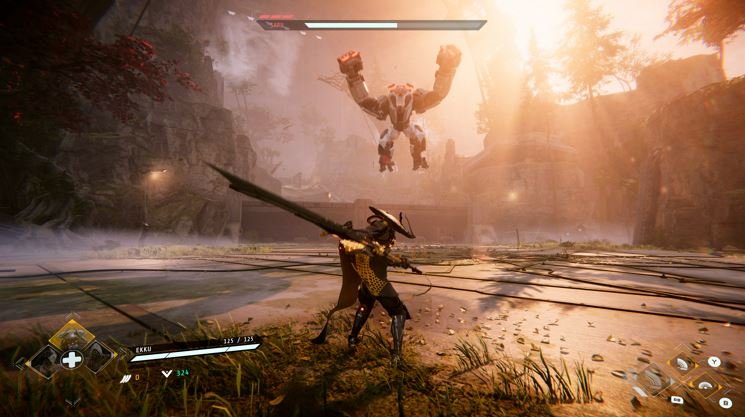Select the gold-highlighted top item diamond
This screenshot has width=745, height=417.
tap(72, 335)
